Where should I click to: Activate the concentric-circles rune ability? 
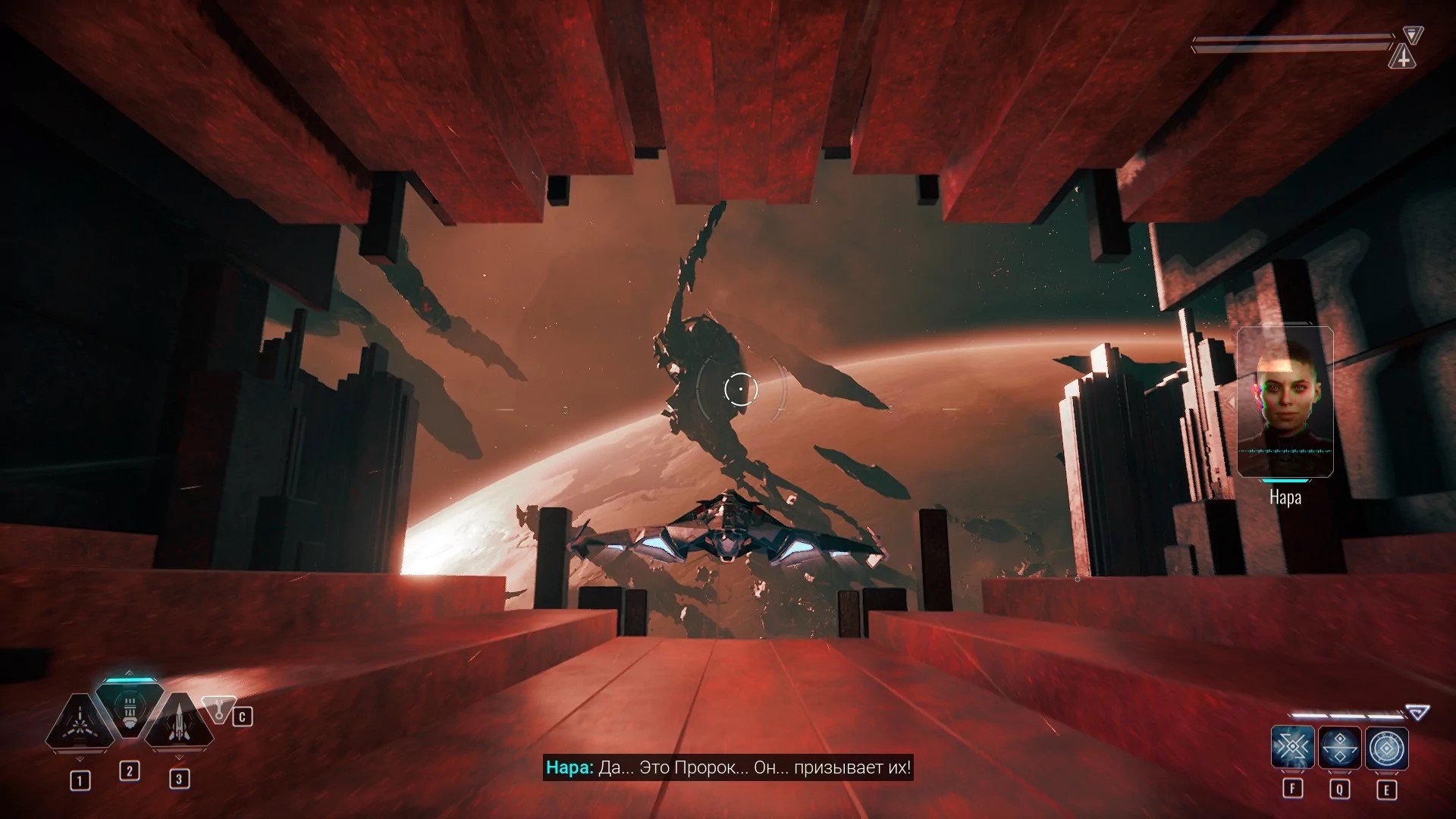pos(1387,748)
